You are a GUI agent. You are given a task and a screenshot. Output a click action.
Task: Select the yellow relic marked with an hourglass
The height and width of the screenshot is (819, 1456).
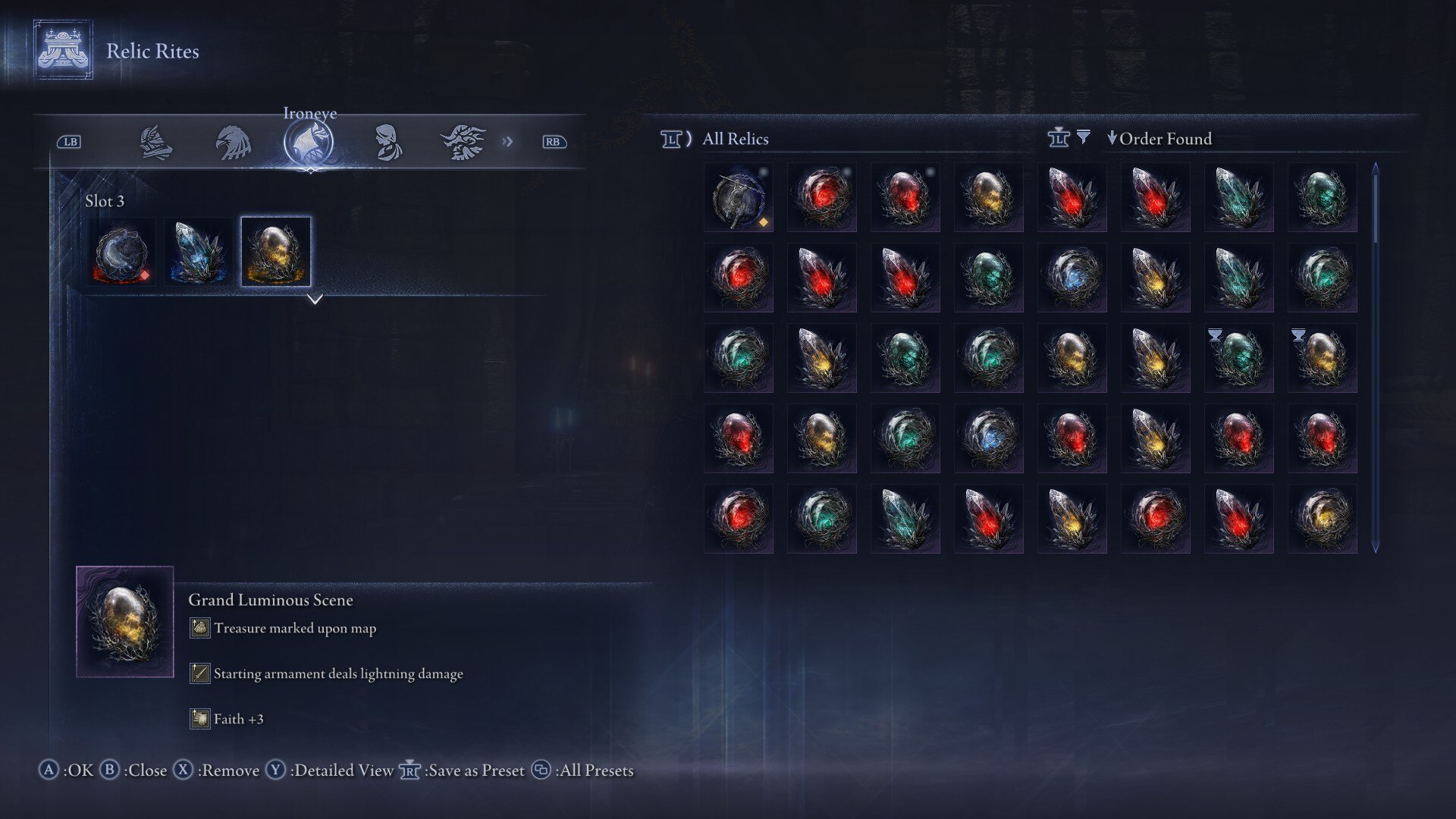(x=1322, y=358)
